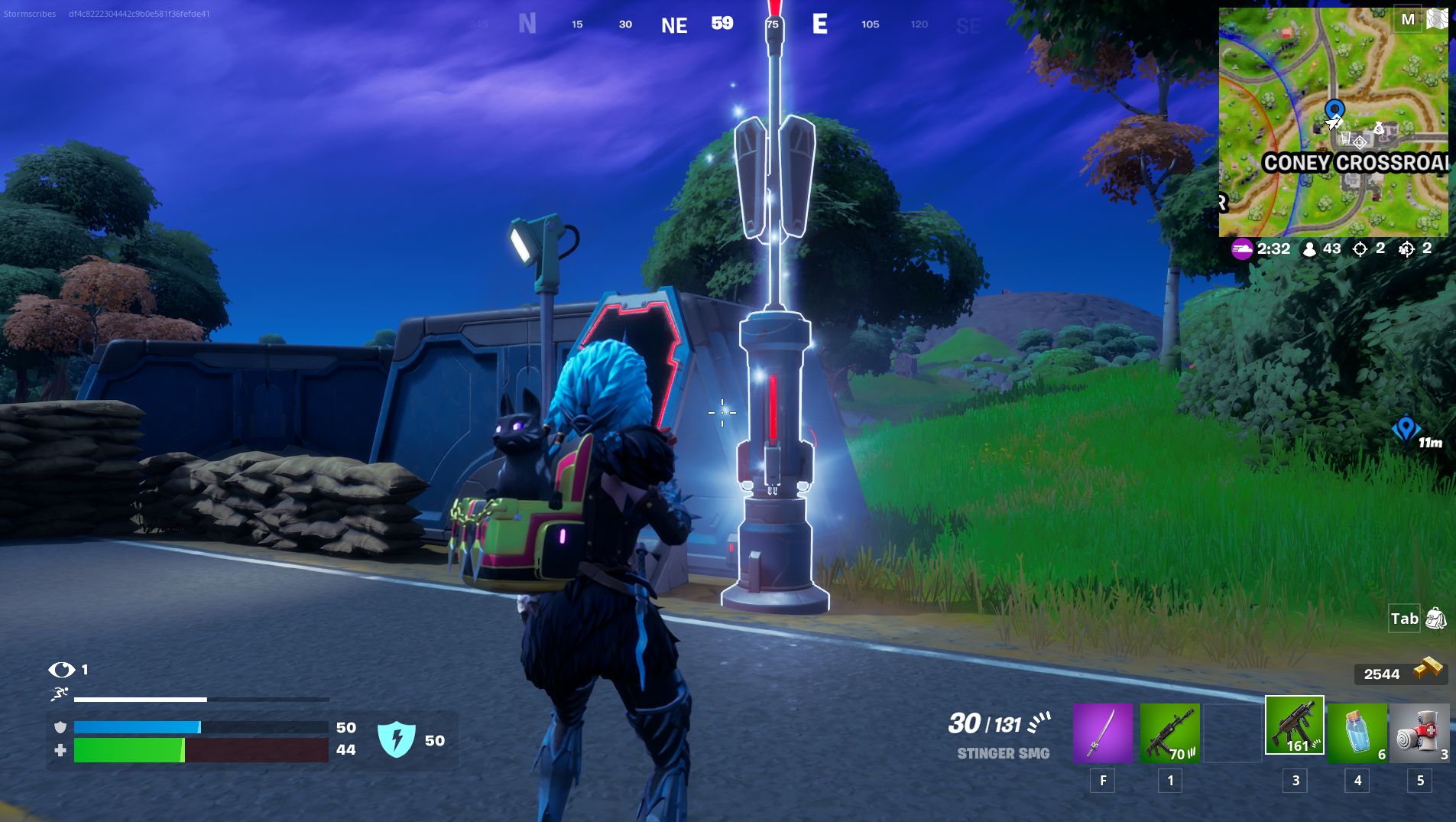This screenshot has width=1456, height=822.
Task: Select the Stinger SMG in slot 3
Action: click(x=1294, y=734)
